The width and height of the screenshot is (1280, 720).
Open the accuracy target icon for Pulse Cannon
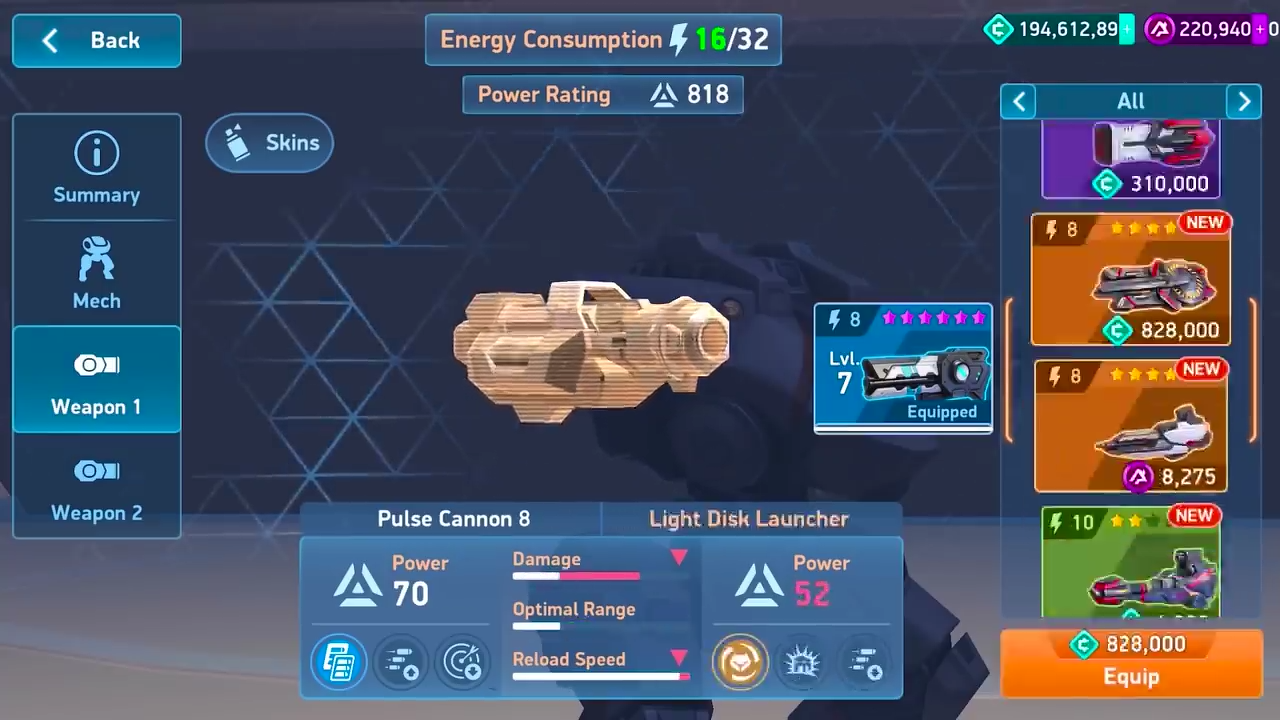(x=462, y=660)
